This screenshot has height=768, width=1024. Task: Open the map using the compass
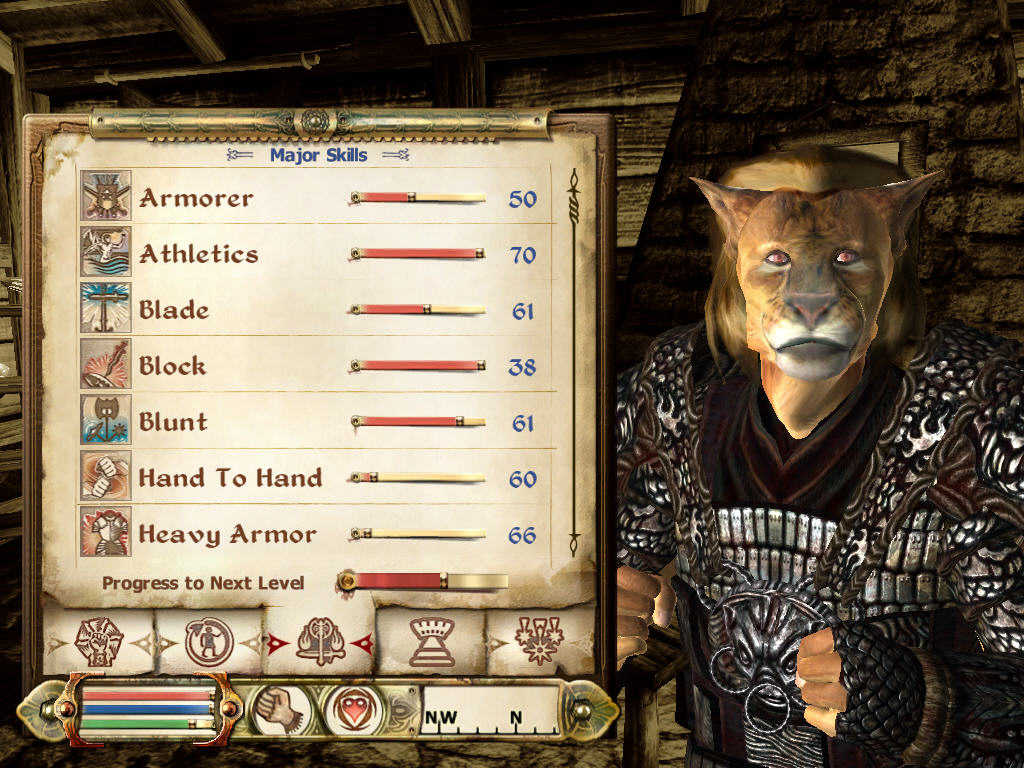(x=489, y=709)
